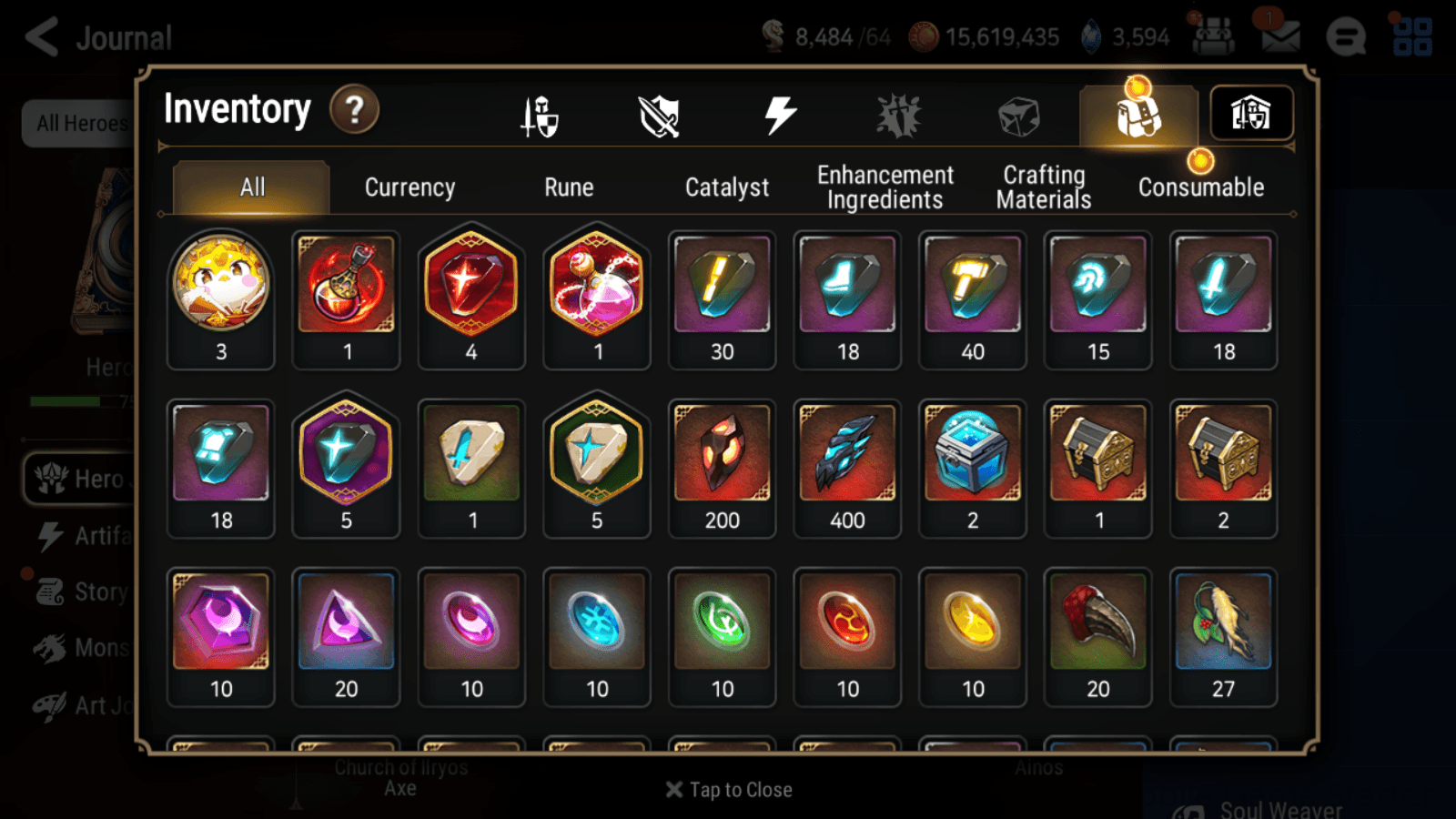1456x819 pixels.
Task: Open the Inventory help question mark
Action: (354, 109)
